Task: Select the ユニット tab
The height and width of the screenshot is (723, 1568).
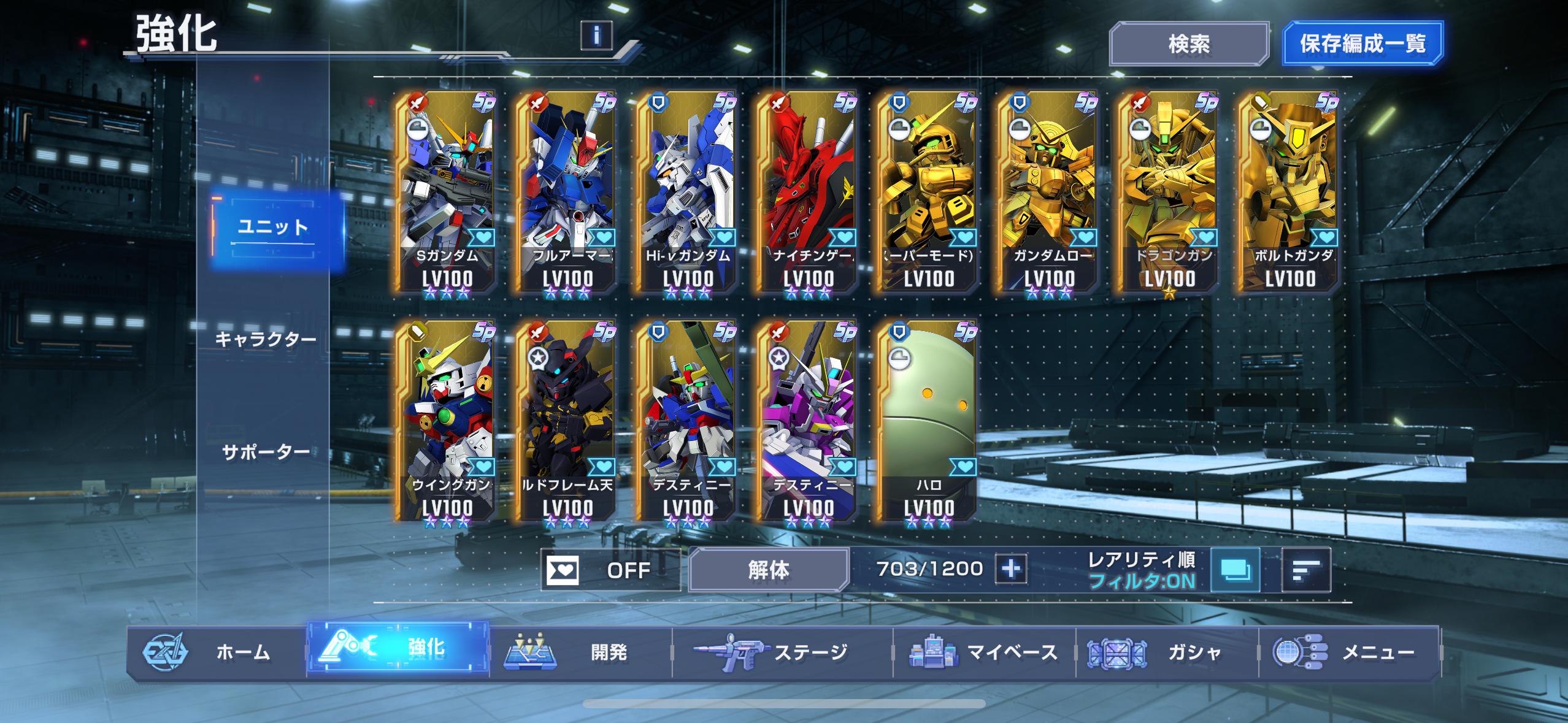Action: click(274, 228)
